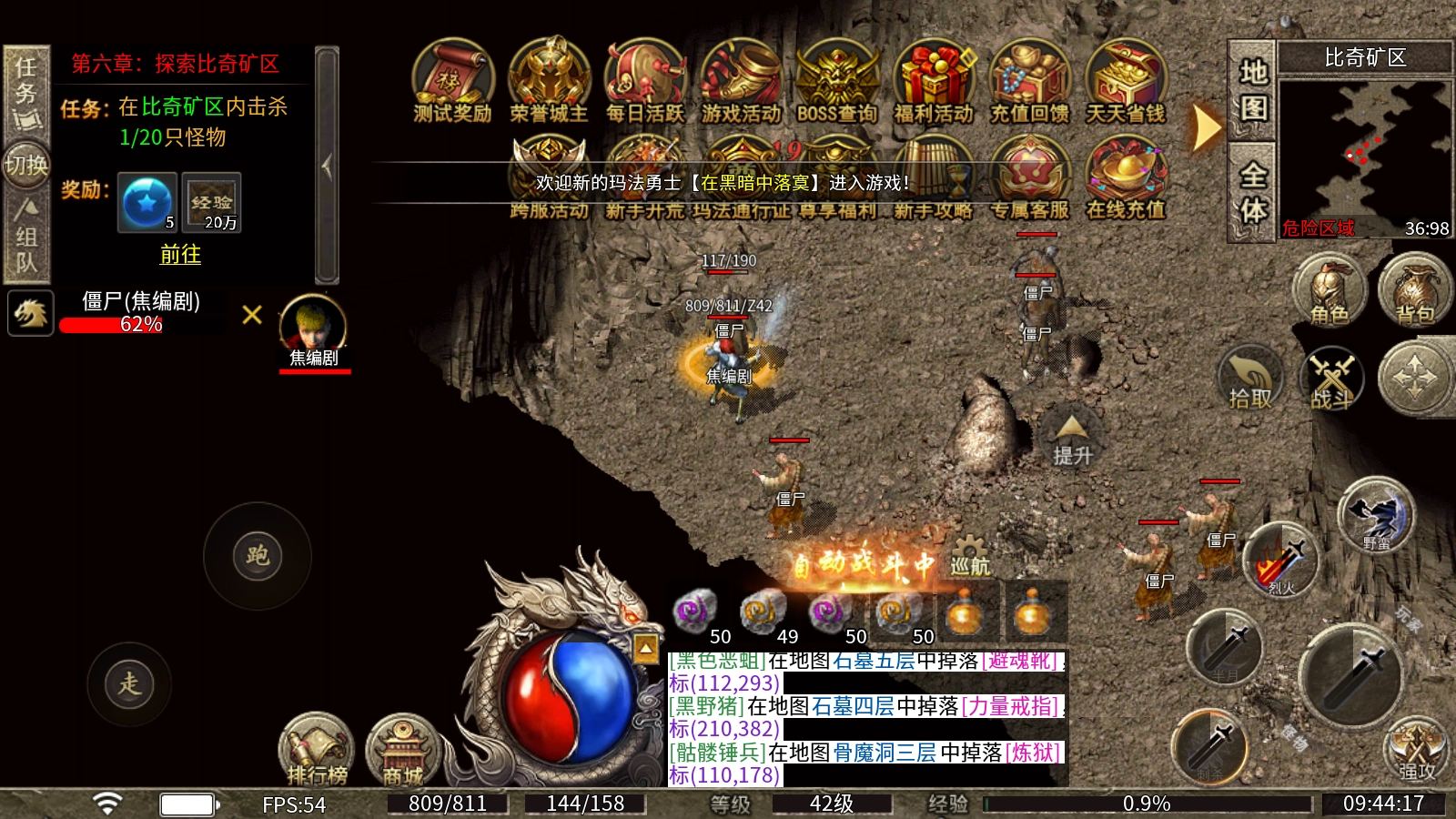
Task: Tap the 拾取 pickup button
Action: click(x=1250, y=379)
